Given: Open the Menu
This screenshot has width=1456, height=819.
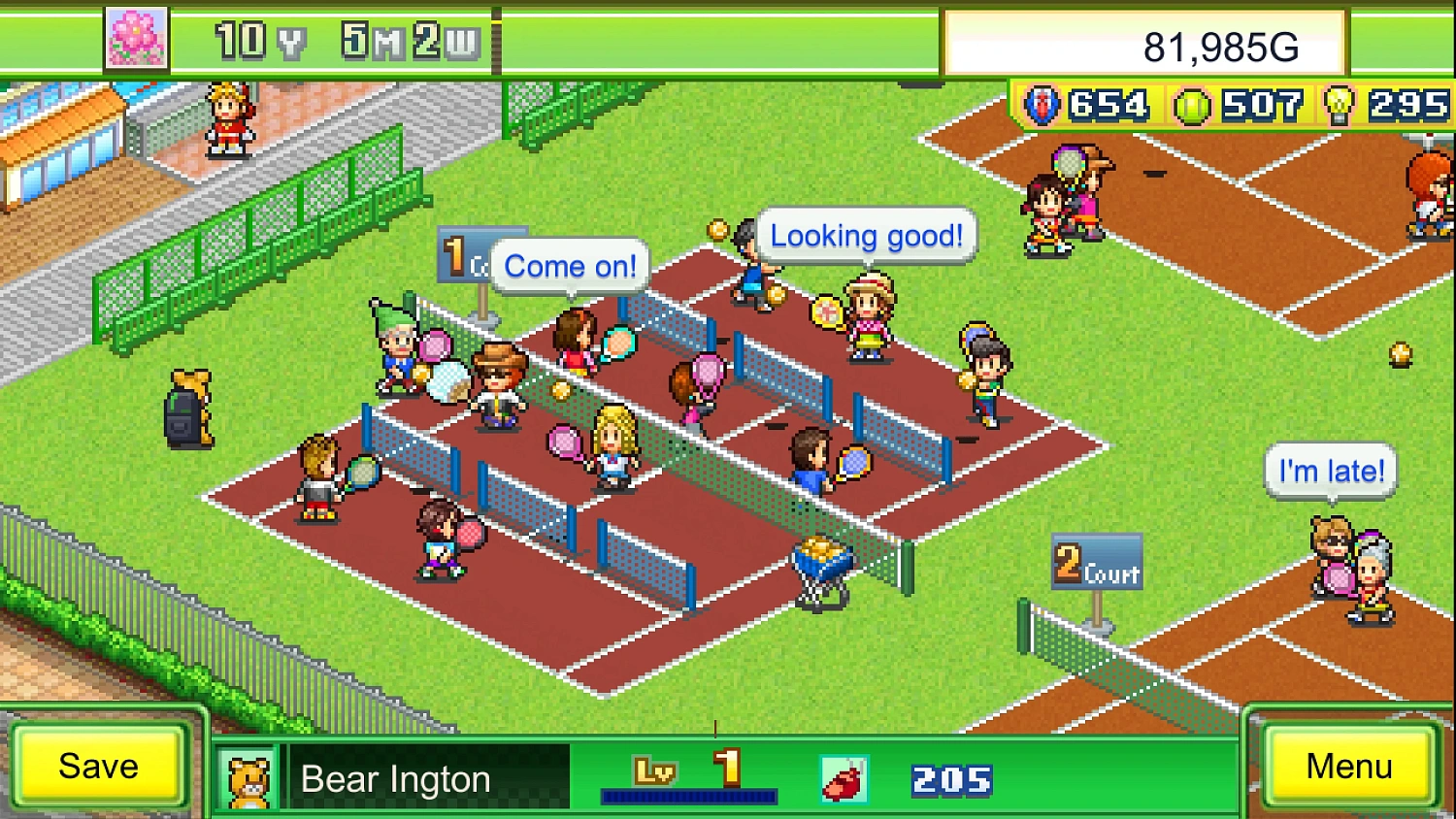Looking at the screenshot, I should click(1350, 767).
